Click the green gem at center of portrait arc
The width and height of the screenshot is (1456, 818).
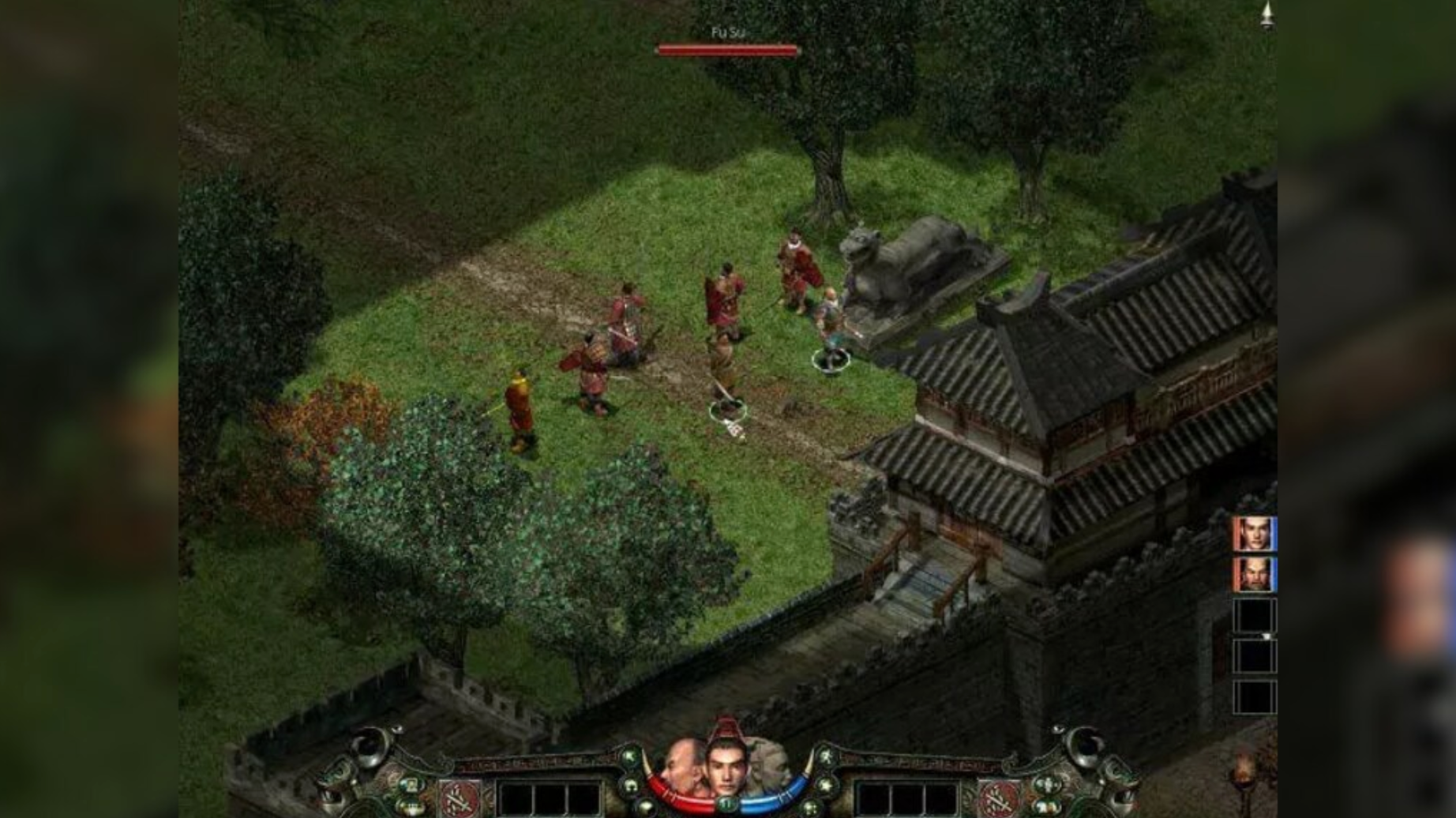(727, 803)
